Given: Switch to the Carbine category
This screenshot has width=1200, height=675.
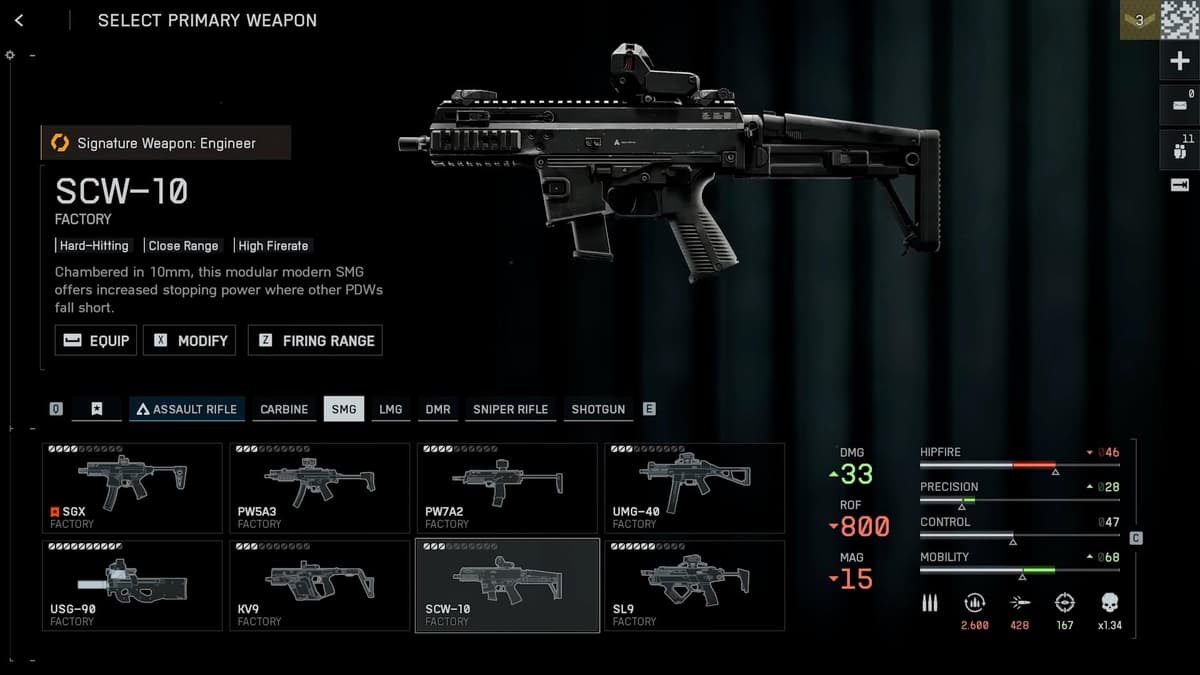Looking at the screenshot, I should 284,409.
